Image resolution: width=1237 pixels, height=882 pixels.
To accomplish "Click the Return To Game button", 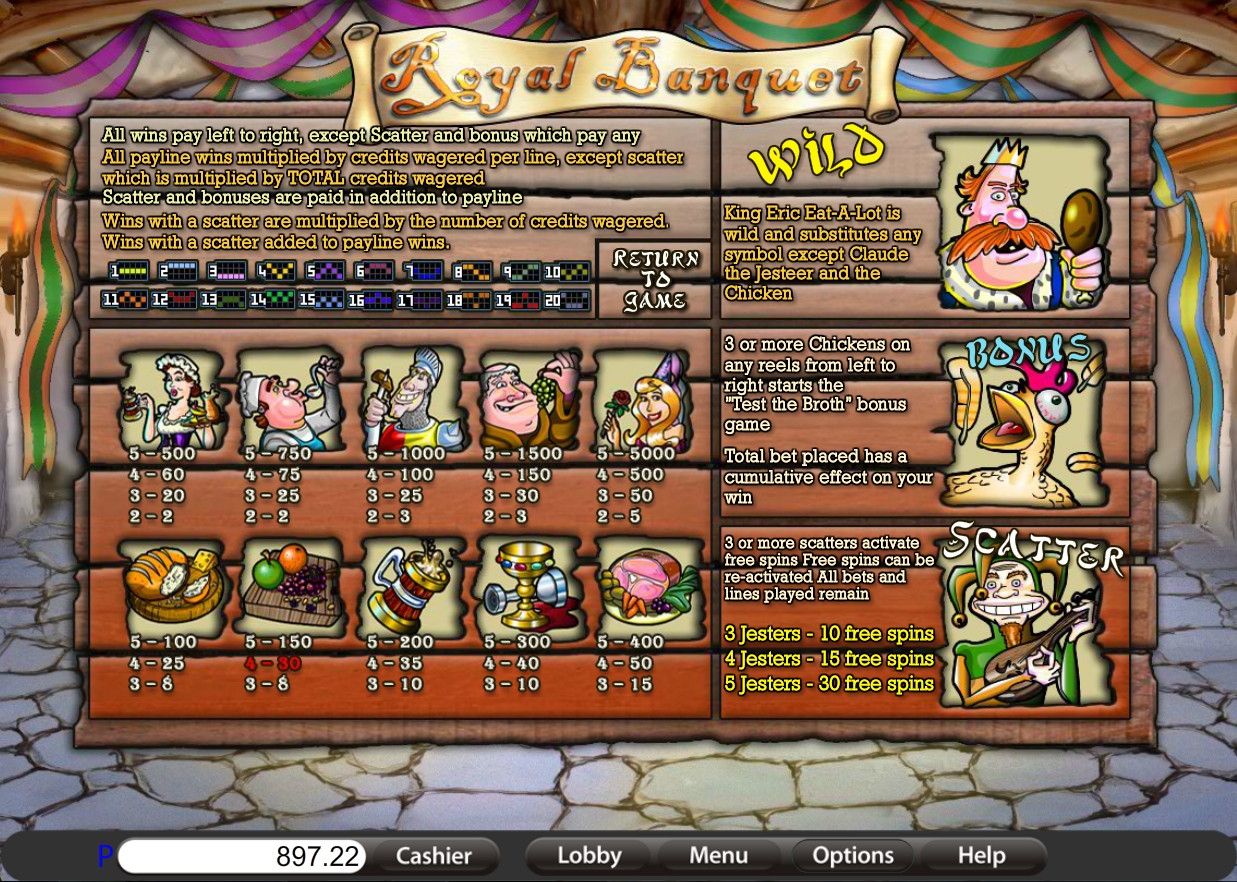I will 653,280.
